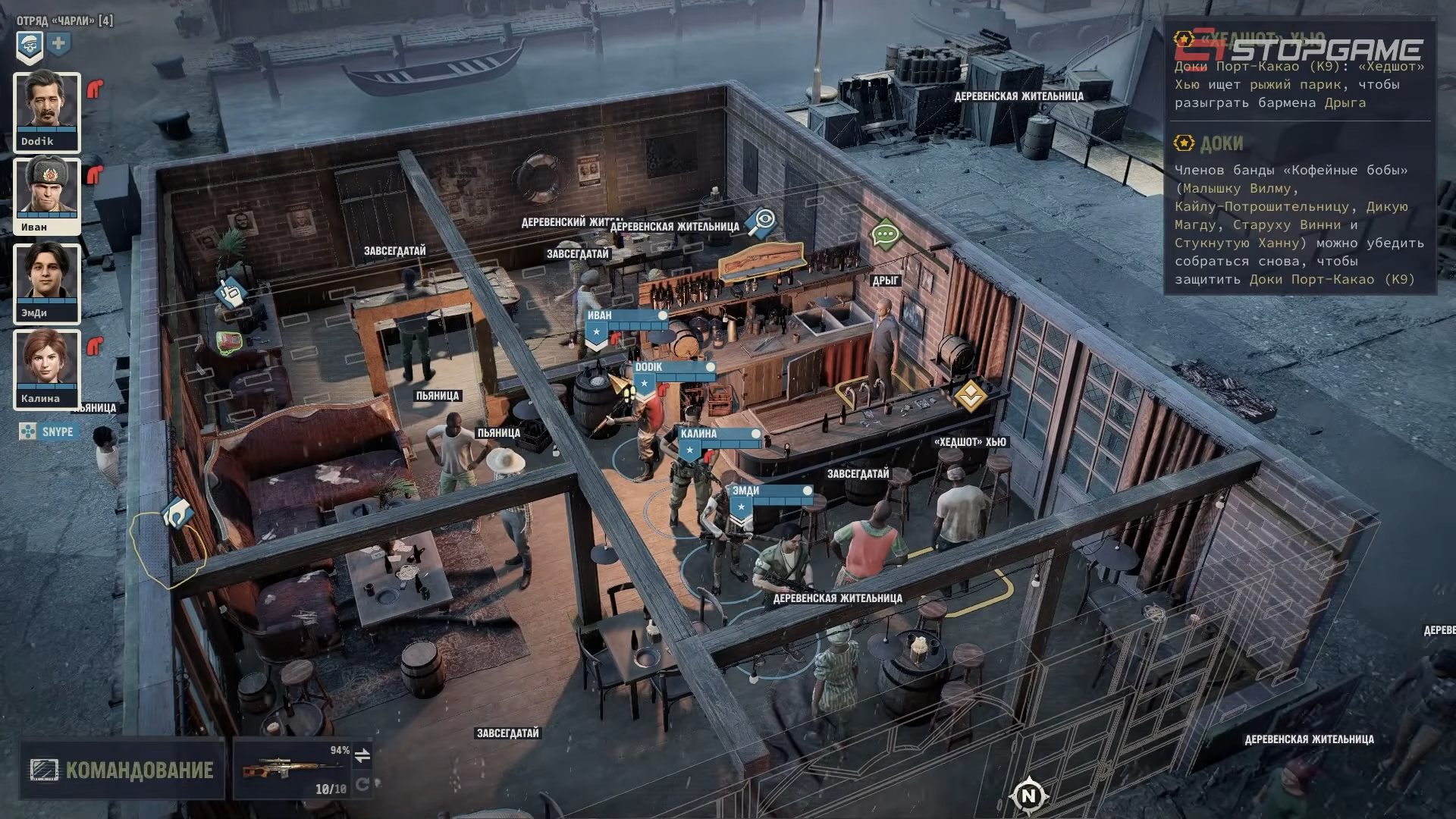Select the skull squad badge for Чарли
The height and width of the screenshot is (819, 1456).
pos(30,45)
